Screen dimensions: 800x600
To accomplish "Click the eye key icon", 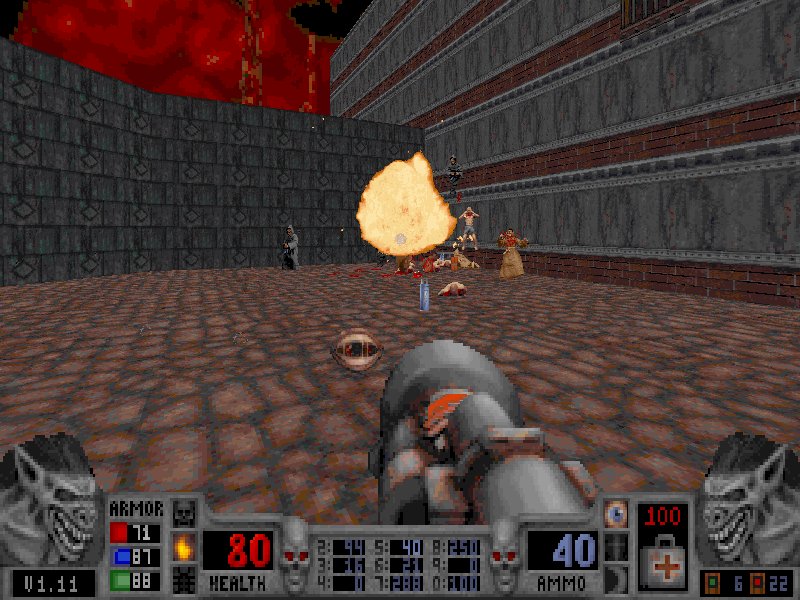I will [x=617, y=515].
